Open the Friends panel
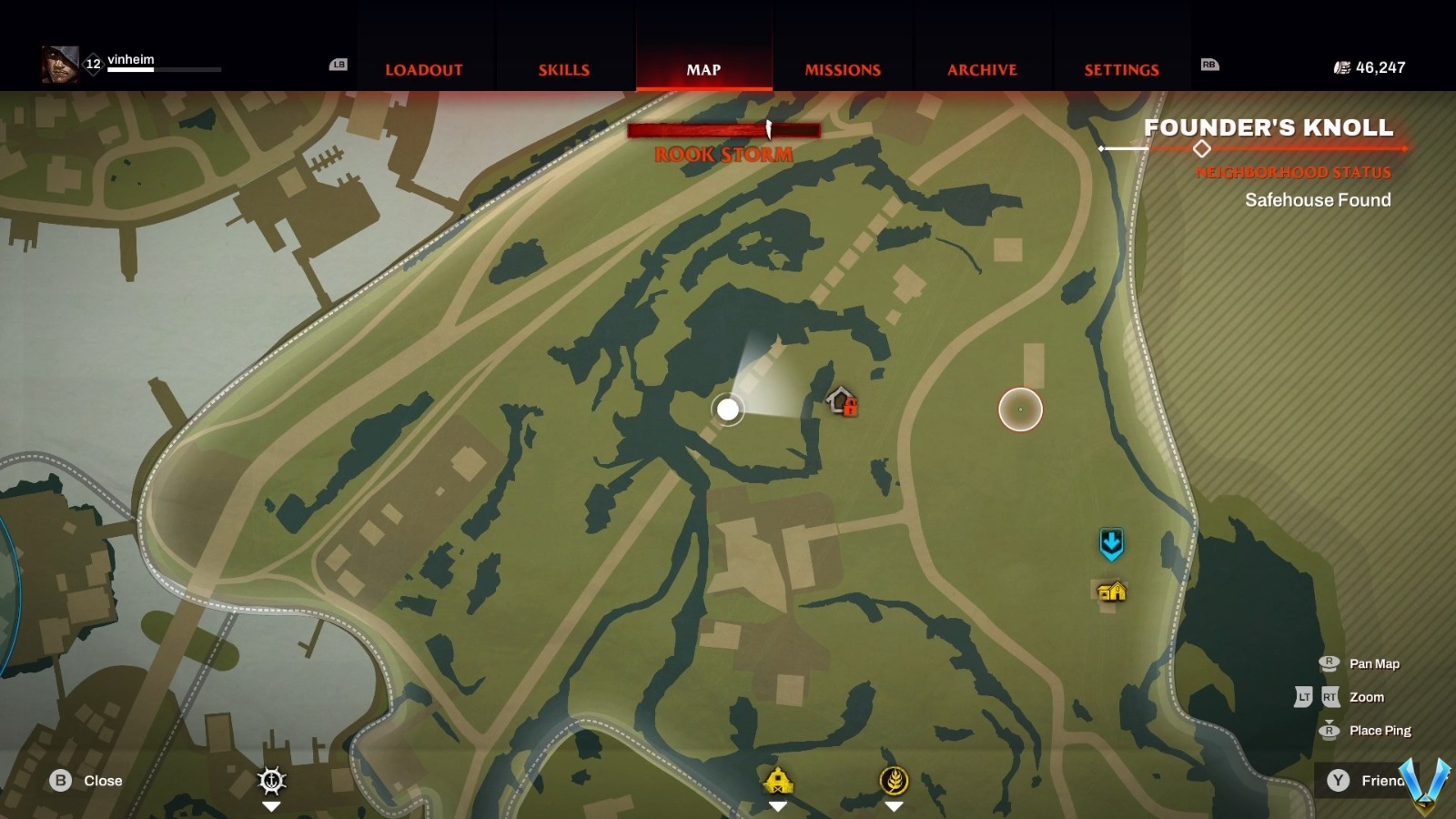Image resolution: width=1456 pixels, height=819 pixels. coord(1365,781)
